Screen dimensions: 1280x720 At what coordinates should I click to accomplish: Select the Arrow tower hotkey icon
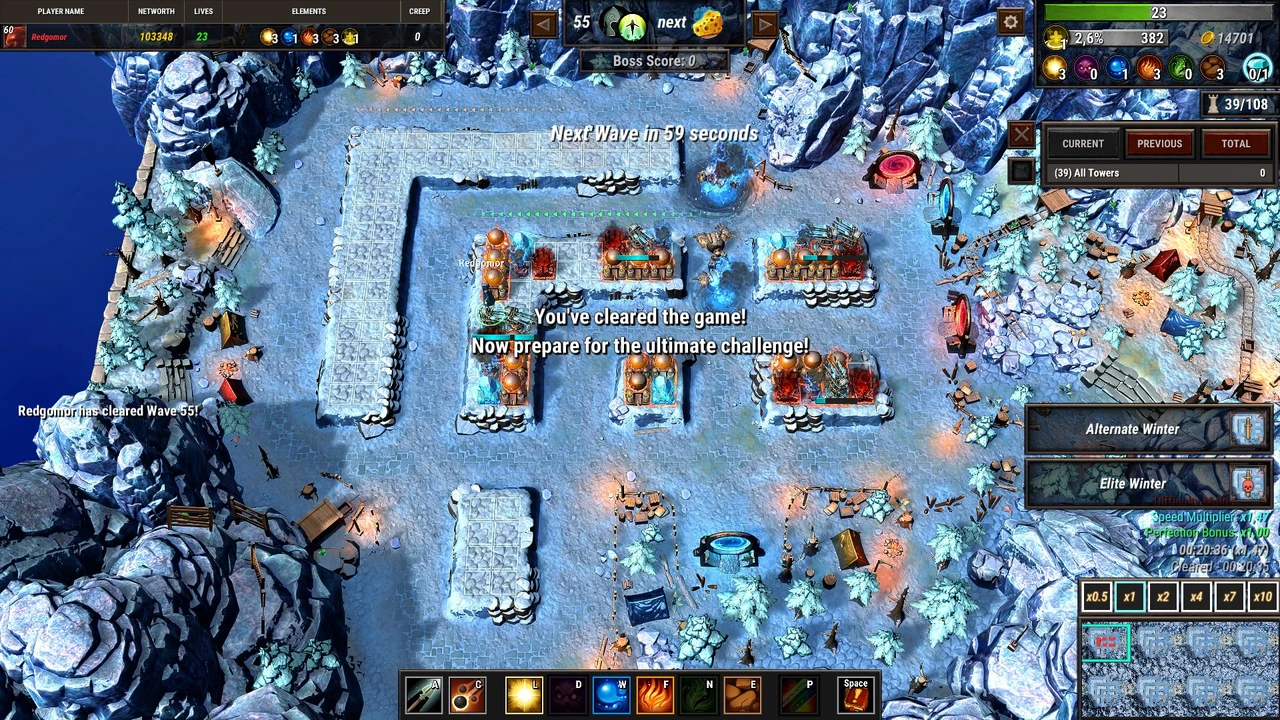click(424, 693)
